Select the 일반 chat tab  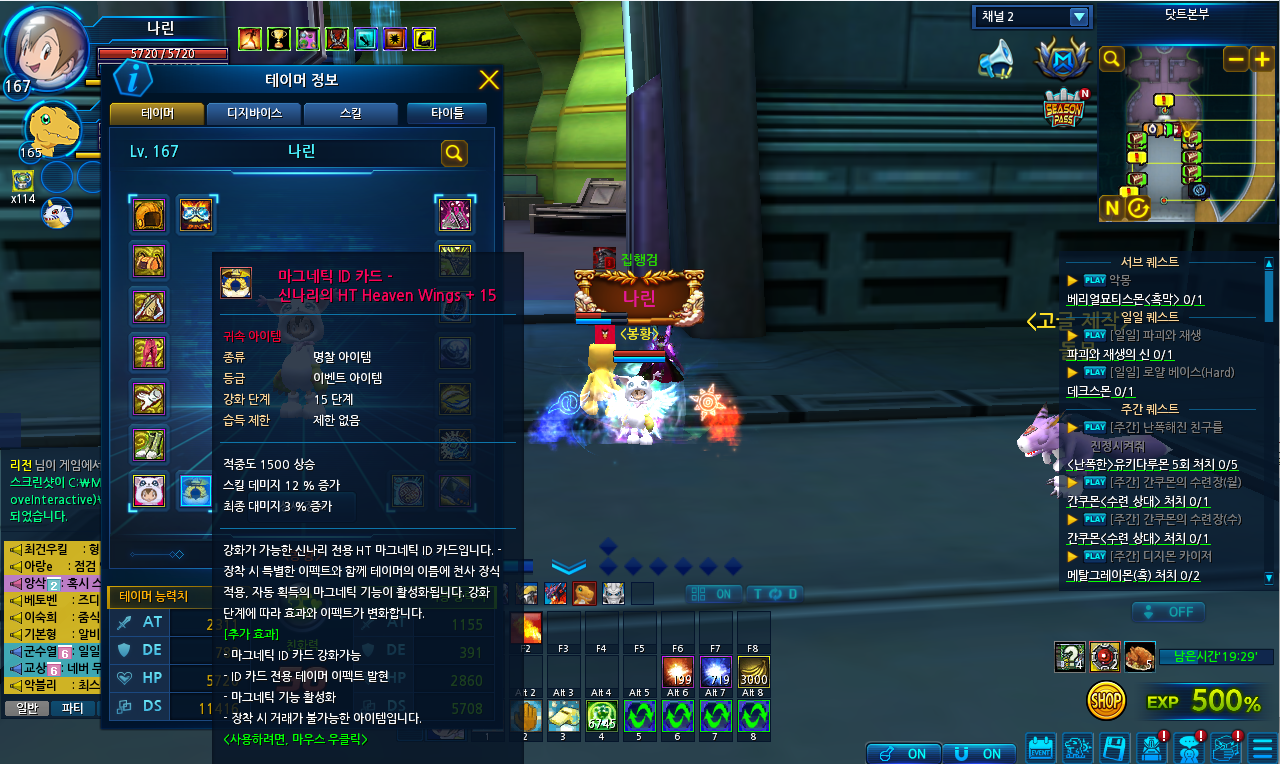click(x=26, y=708)
